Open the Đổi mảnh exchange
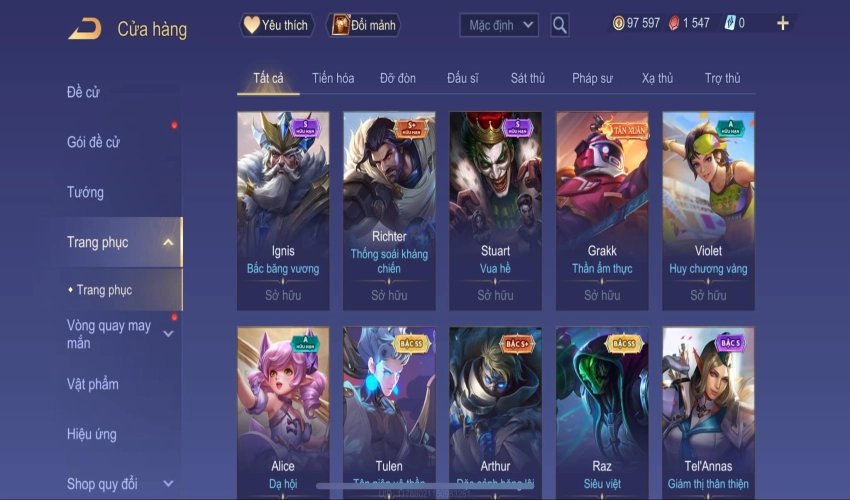The image size is (850, 500). point(363,25)
